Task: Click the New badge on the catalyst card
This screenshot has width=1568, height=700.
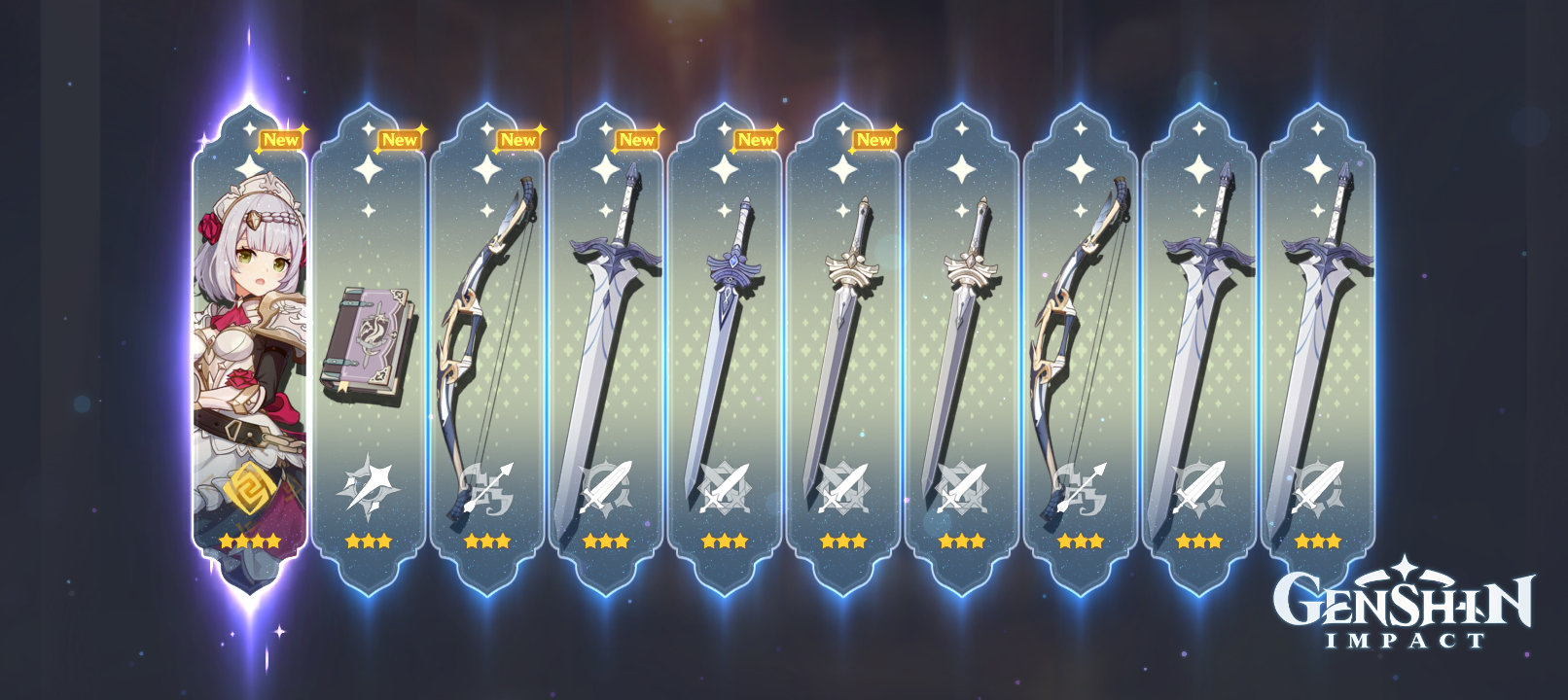Action: (x=402, y=139)
